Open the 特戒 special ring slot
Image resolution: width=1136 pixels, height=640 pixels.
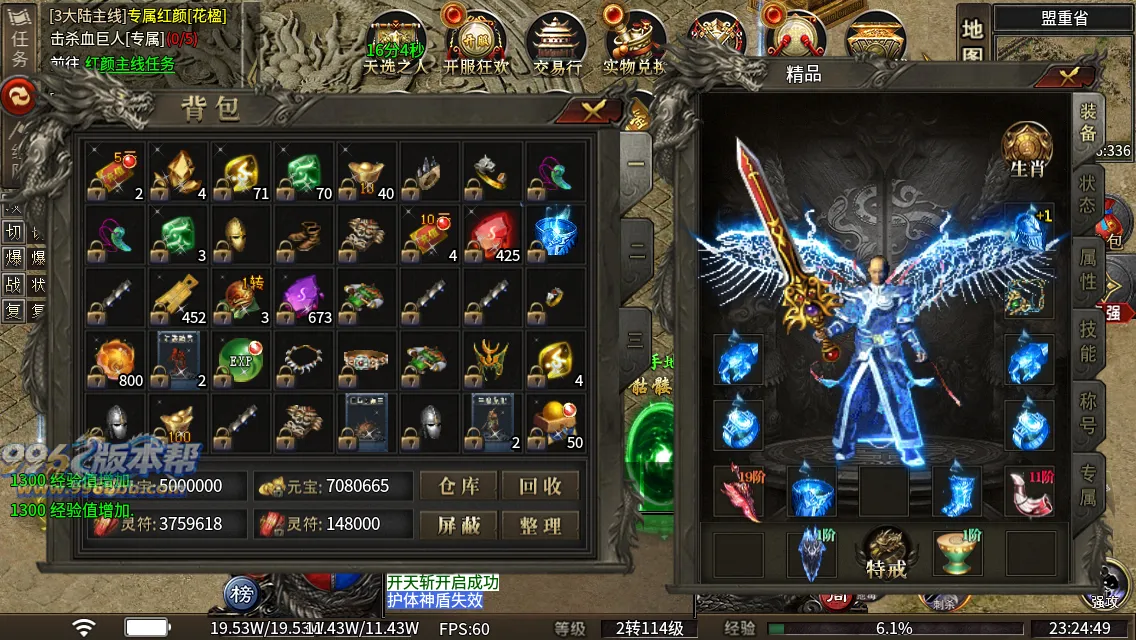click(x=886, y=553)
